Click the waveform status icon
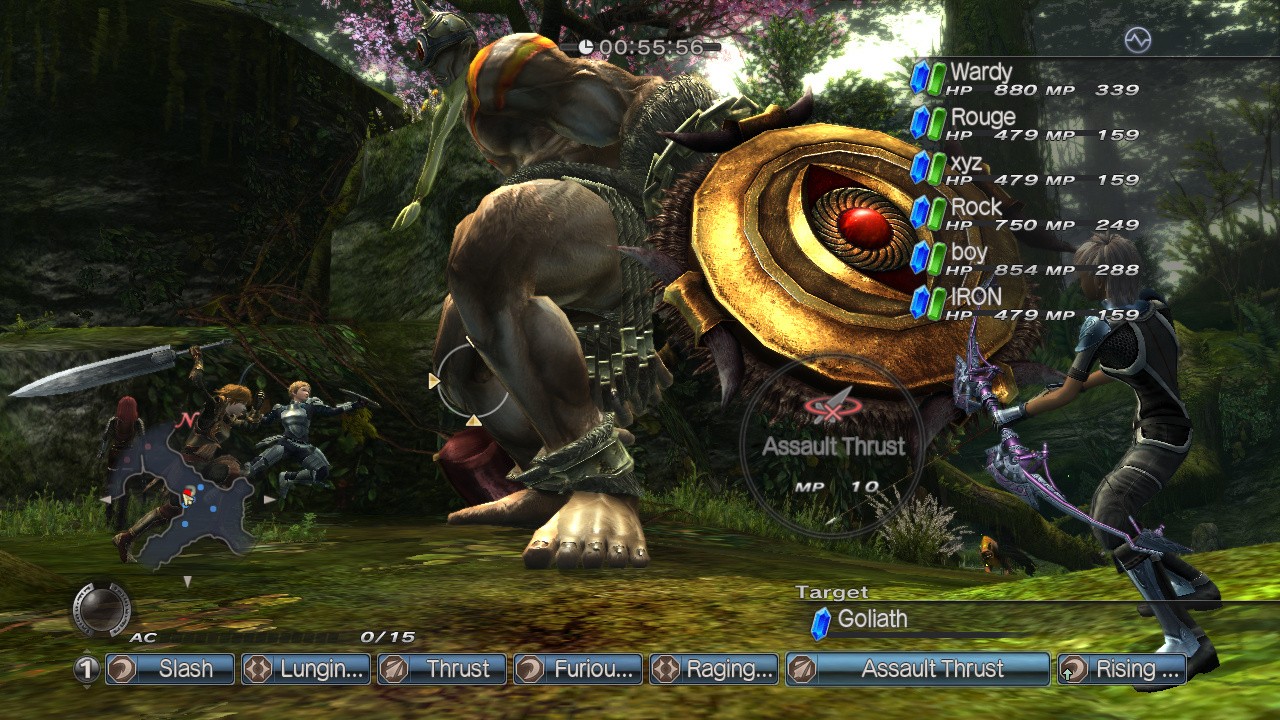 (x=1137, y=40)
